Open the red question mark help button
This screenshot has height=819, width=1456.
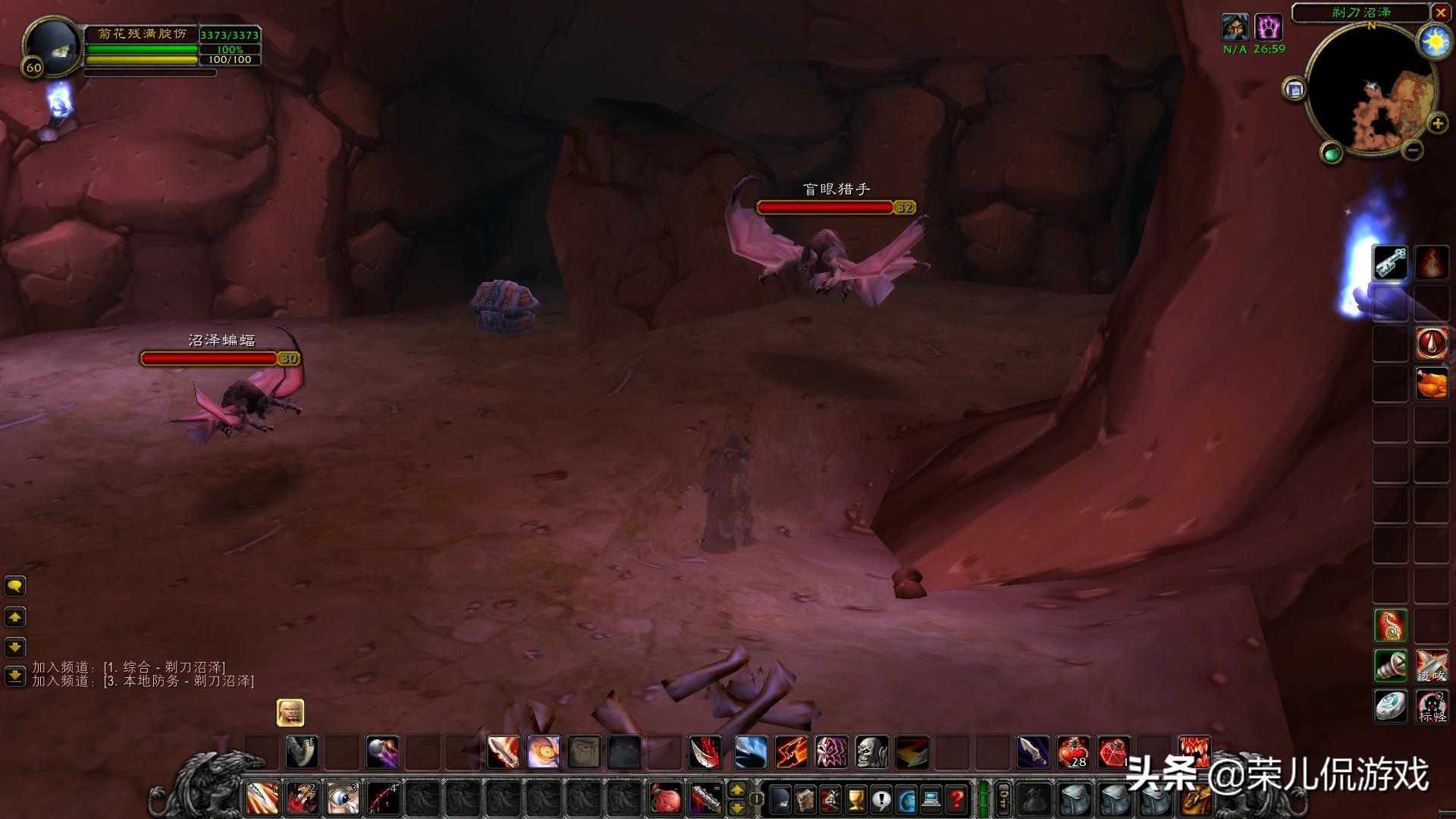coord(957,799)
